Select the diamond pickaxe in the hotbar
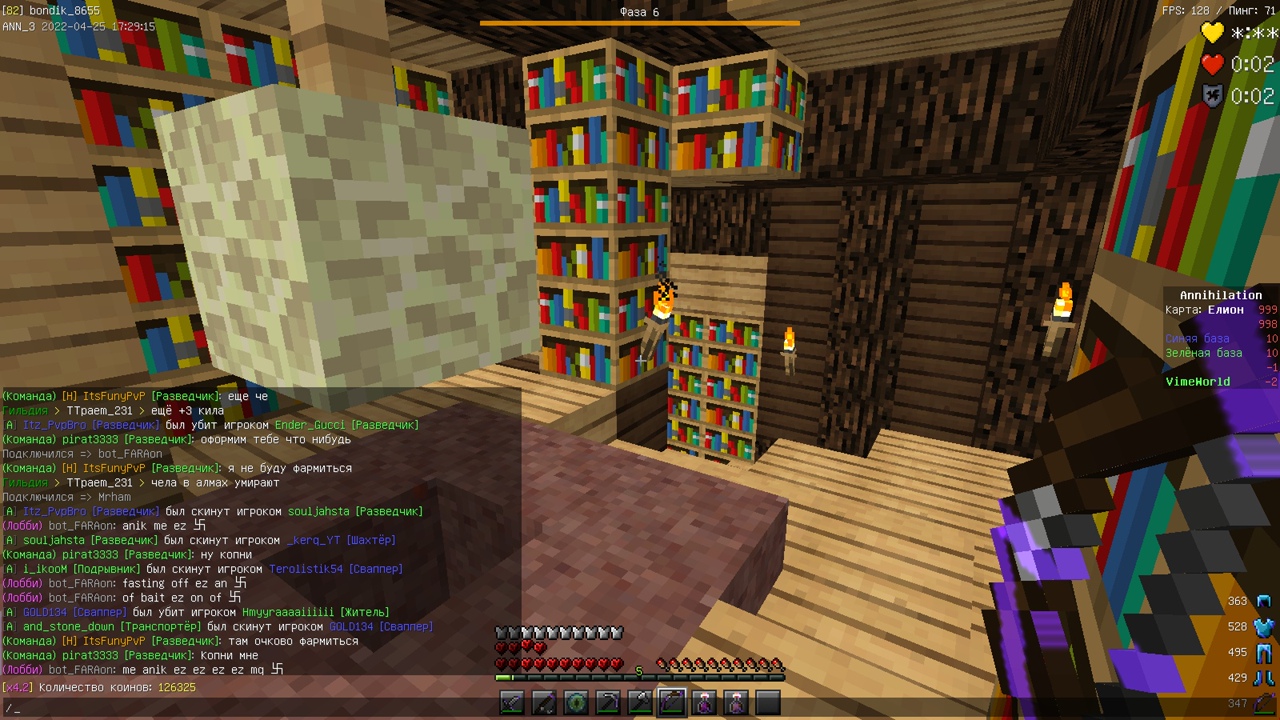This screenshot has width=1280, height=720. (x=609, y=702)
